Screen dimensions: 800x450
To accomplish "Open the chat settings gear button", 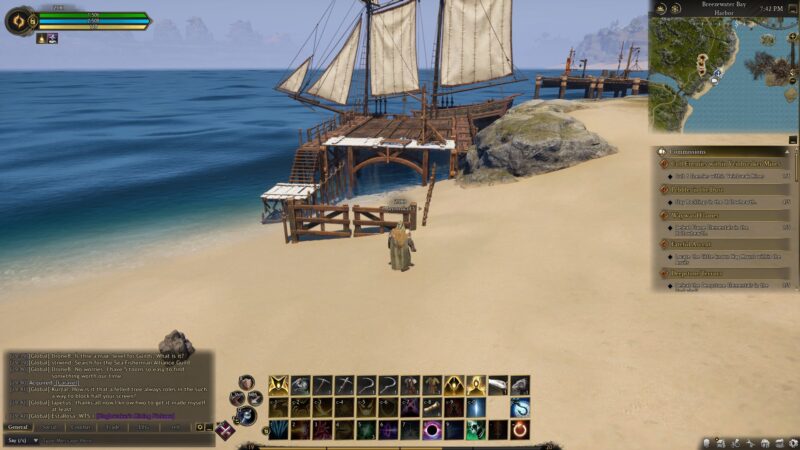I will point(200,427).
